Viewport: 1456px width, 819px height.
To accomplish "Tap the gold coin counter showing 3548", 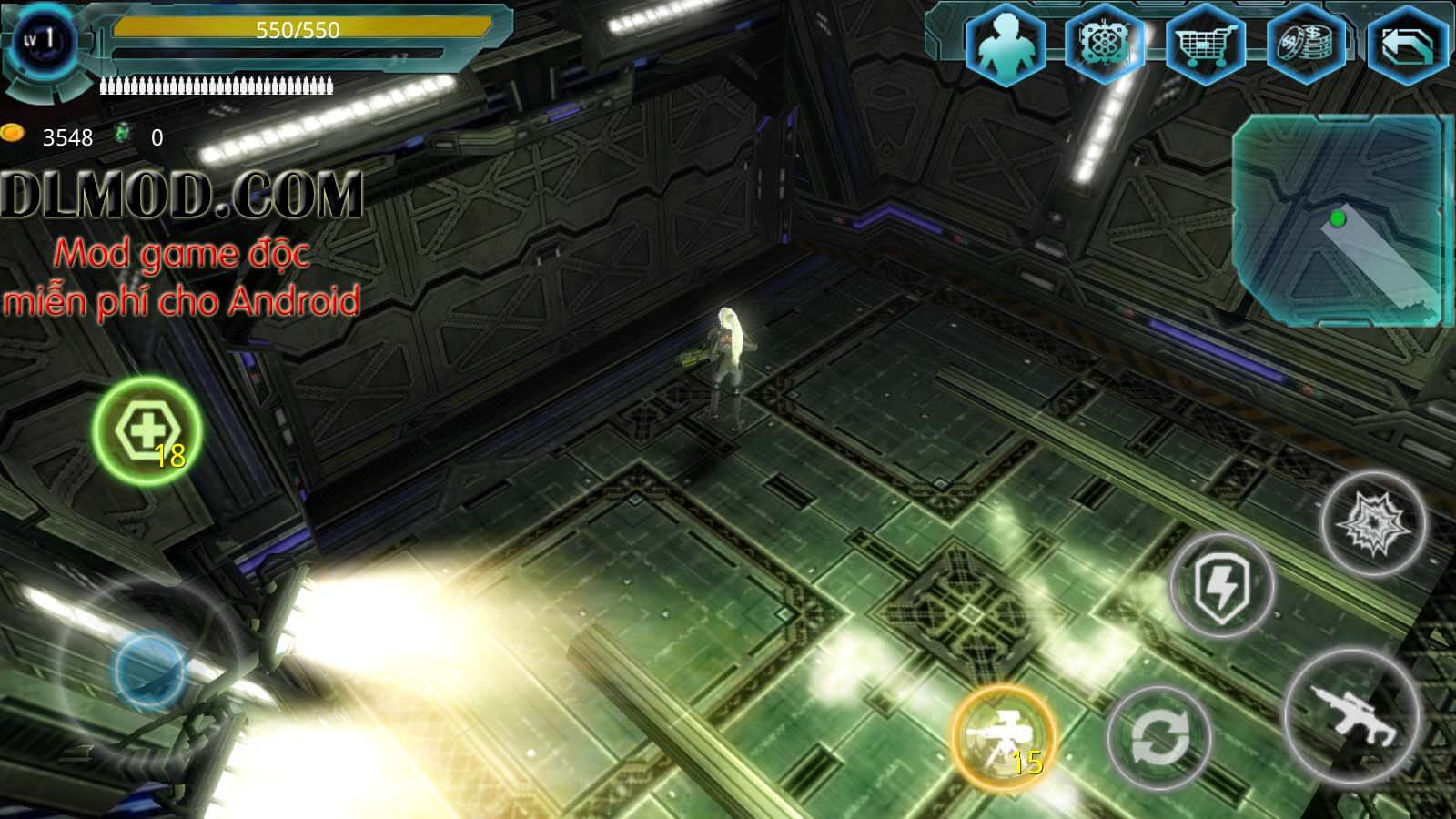I will tap(59, 136).
